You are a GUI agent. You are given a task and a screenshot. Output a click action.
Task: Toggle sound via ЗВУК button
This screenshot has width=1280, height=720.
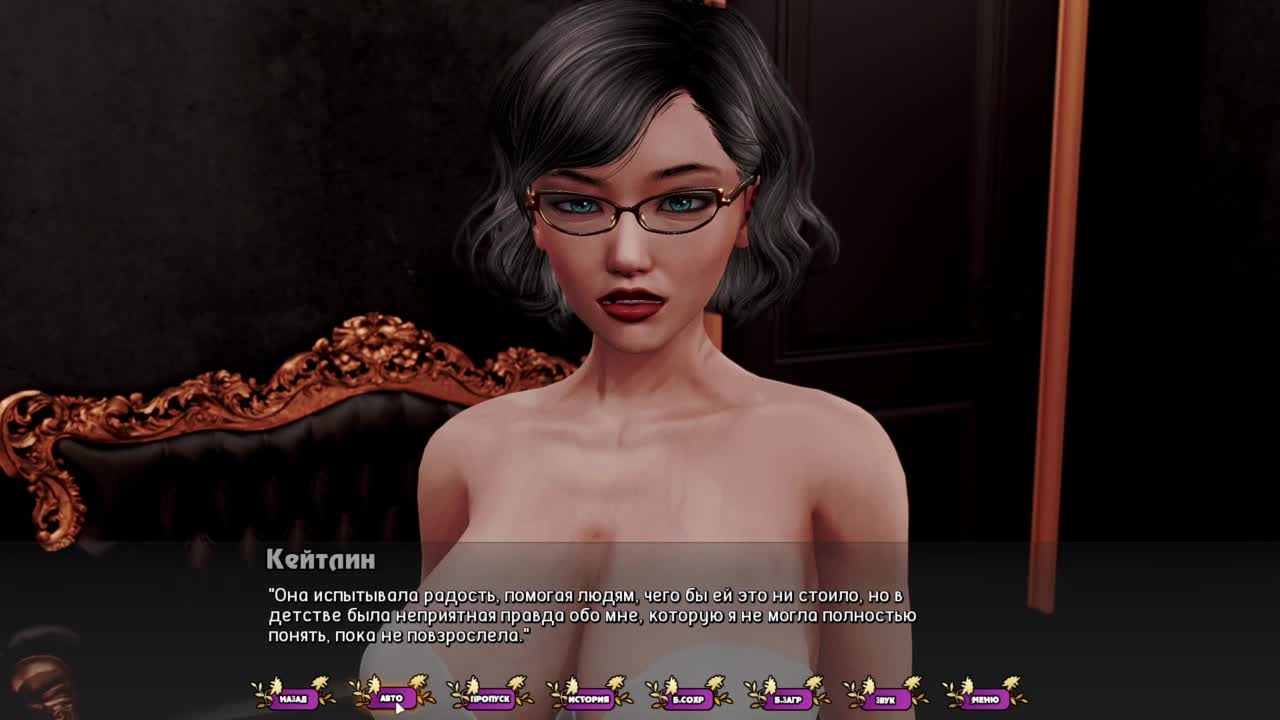click(885, 698)
